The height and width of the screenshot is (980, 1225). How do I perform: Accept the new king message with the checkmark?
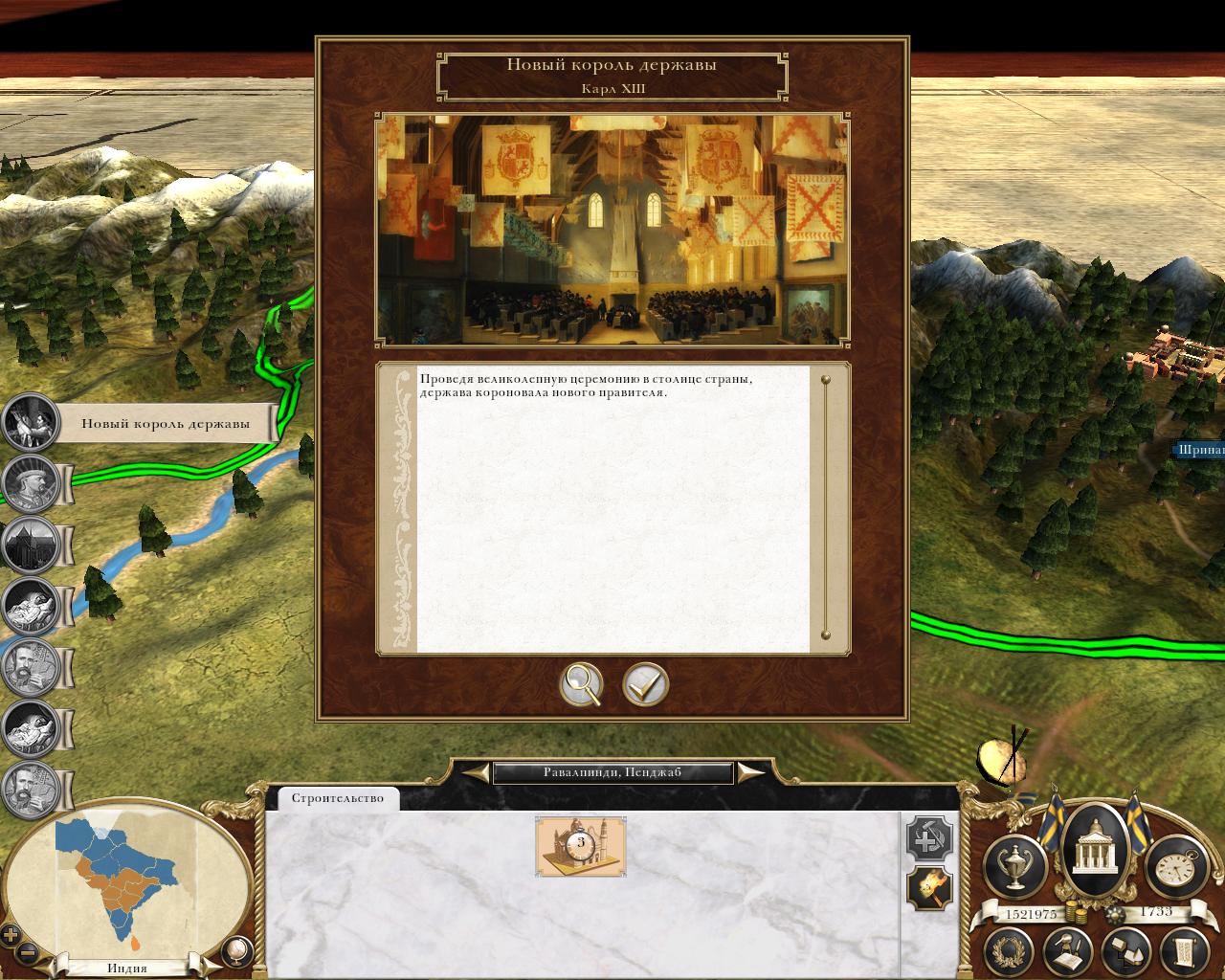(645, 684)
